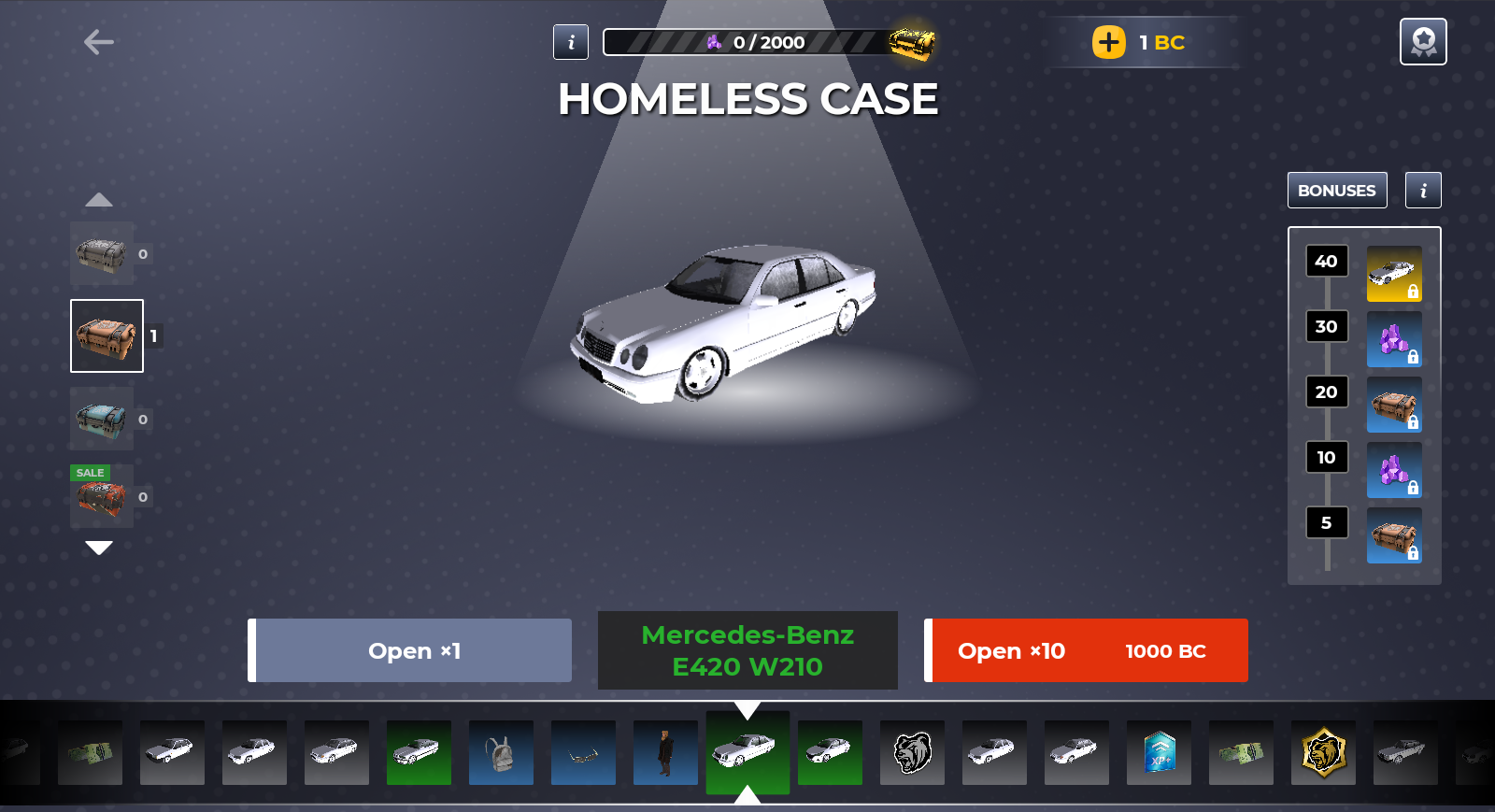Click the golden chest by progress bar
Image resolution: width=1495 pixels, height=812 pixels.
pyautogui.click(x=912, y=43)
